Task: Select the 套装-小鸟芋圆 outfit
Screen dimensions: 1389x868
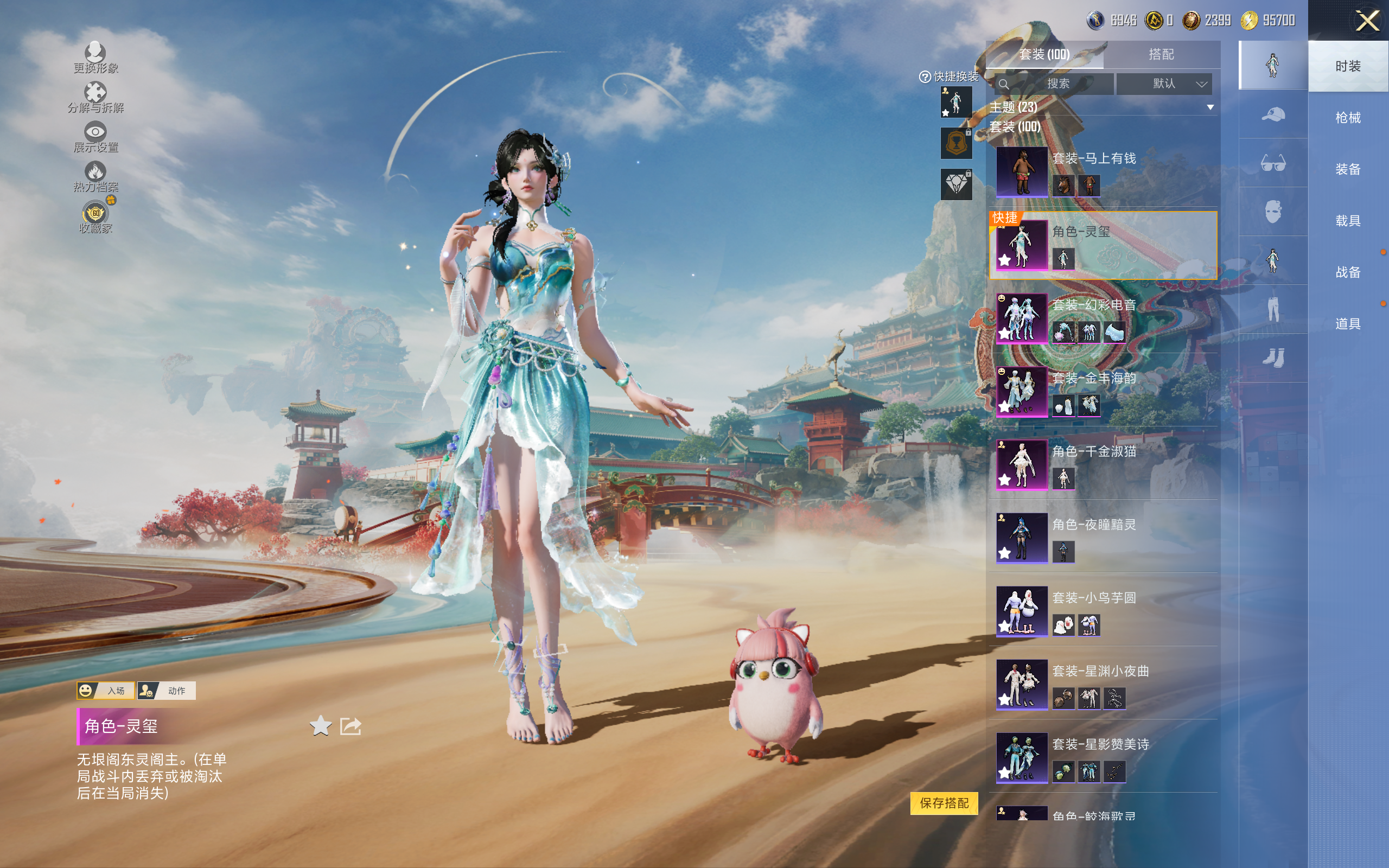Action: point(1102,610)
